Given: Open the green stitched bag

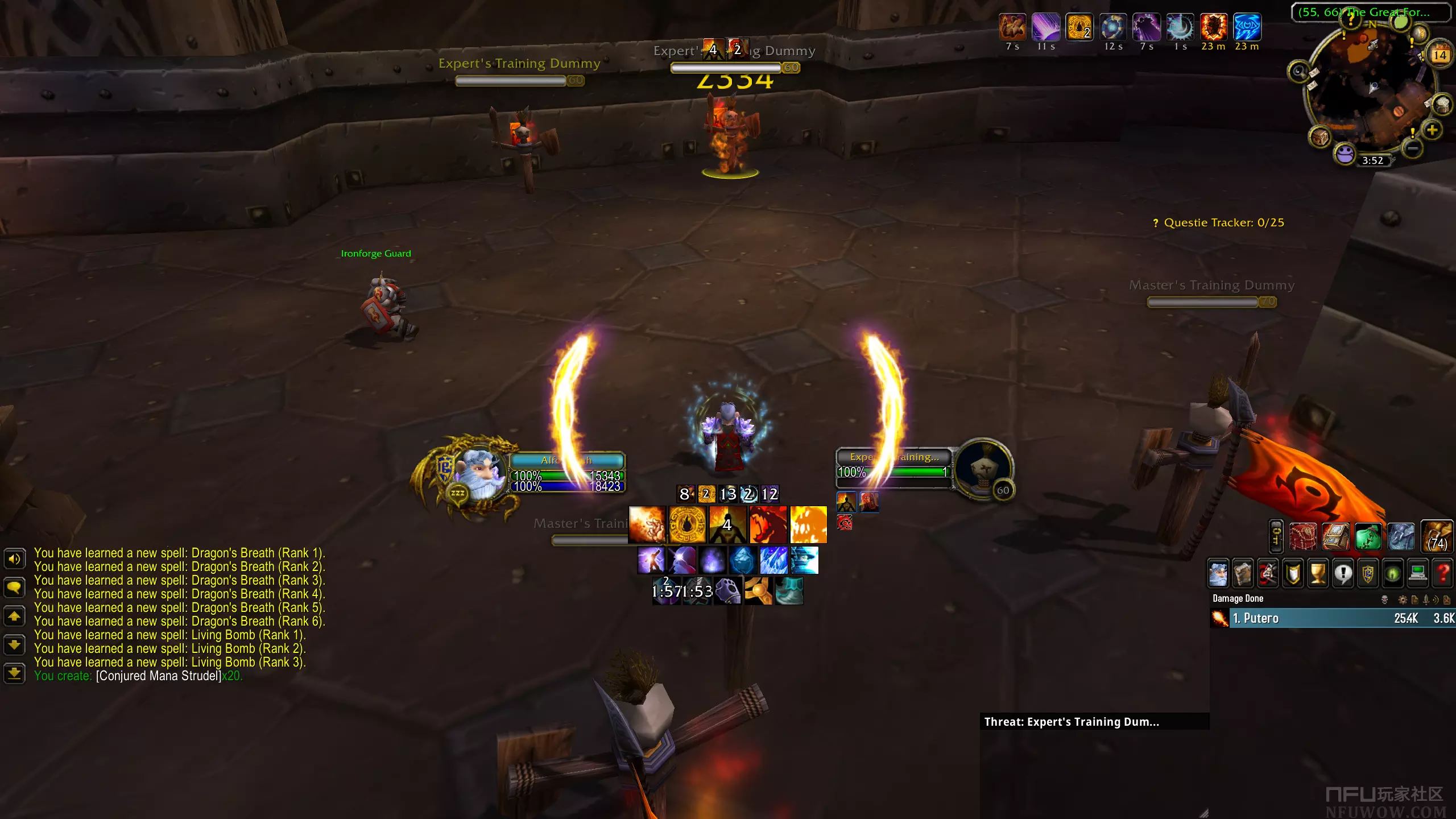Looking at the screenshot, I should coord(1368,536).
